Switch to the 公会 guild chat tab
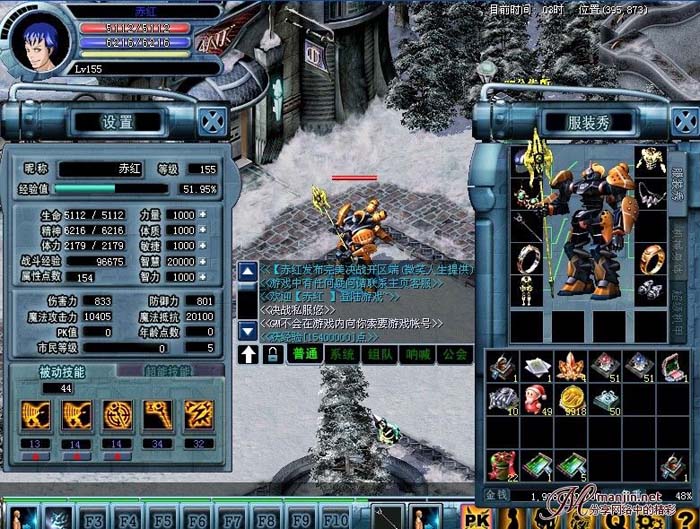 click(x=454, y=354)
